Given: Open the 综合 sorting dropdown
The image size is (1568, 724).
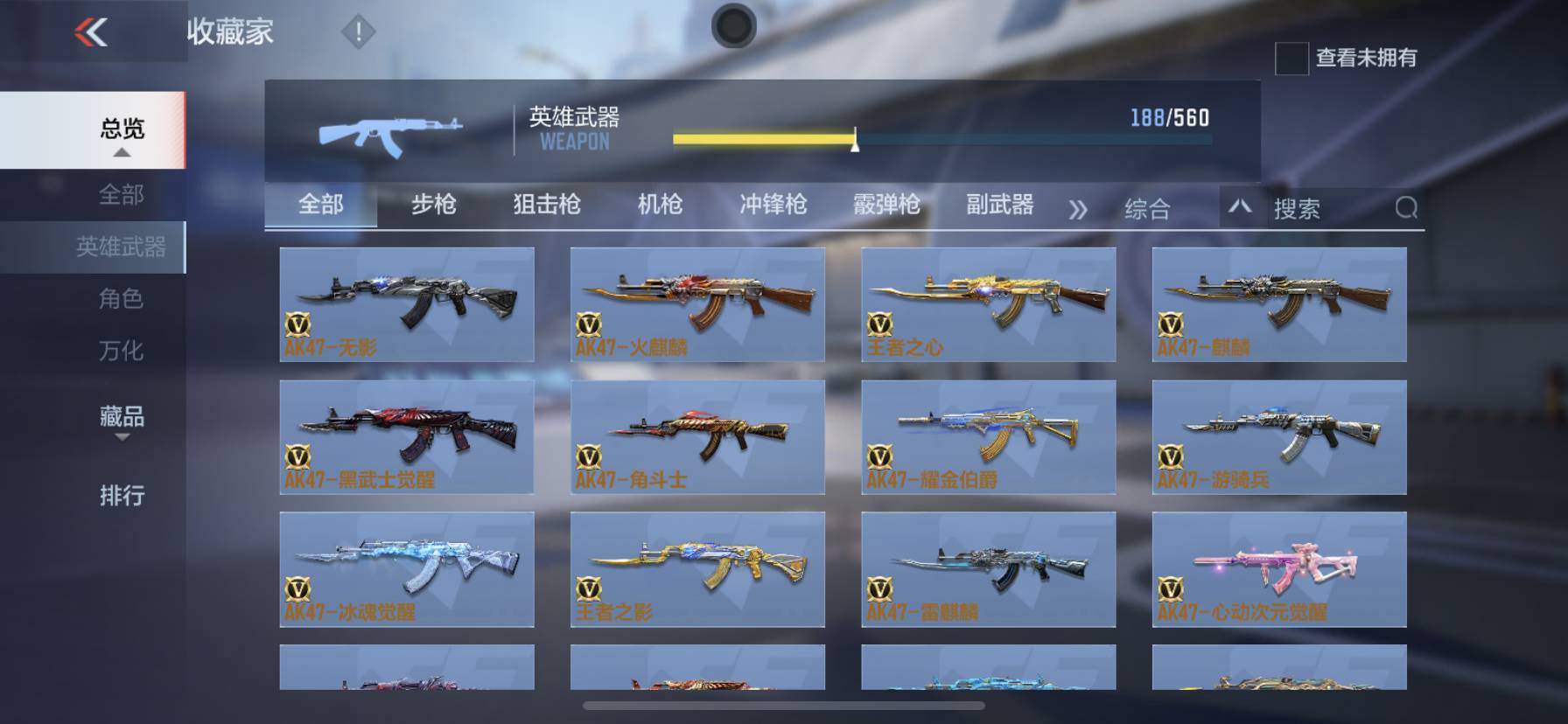Looking at the screenshot, I should click(1146, 208).
